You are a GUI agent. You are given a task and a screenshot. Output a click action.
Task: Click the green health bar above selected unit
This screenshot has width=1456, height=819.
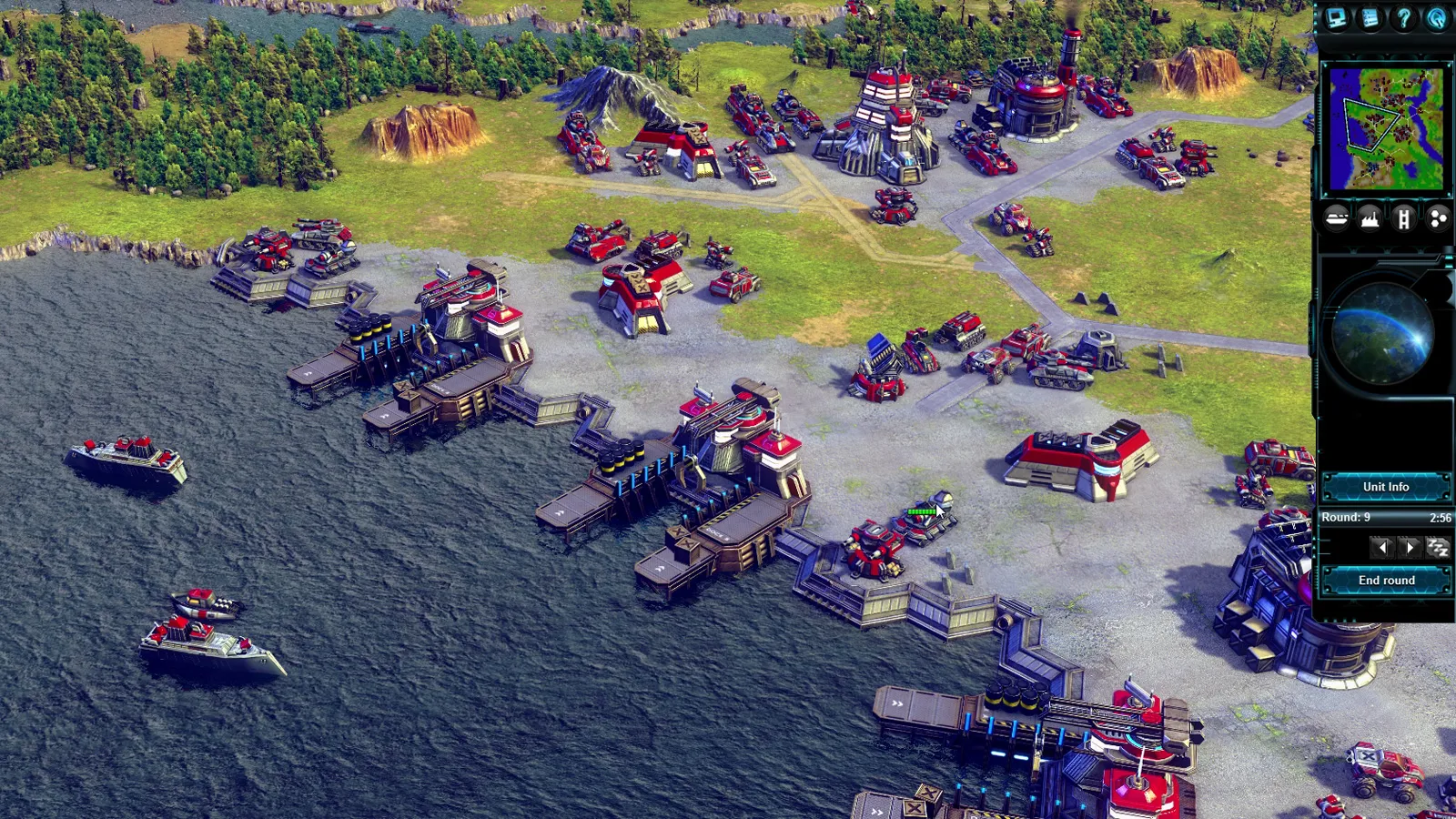[921, 511]
